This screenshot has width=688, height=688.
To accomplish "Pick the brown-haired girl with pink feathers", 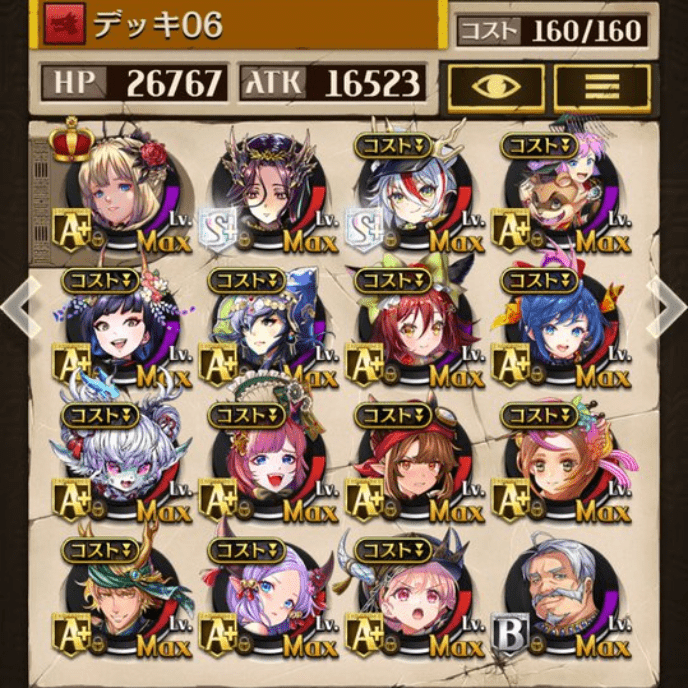I will [x=562, y=462].
